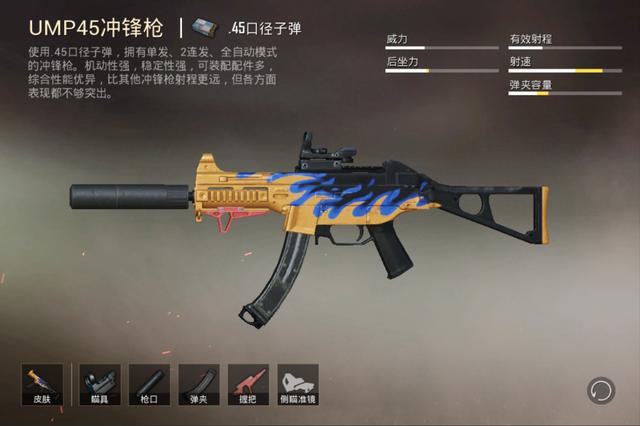The width and height of the screenshot is (640, 426).
Task: Select the sight (瞄具) attachment slot
Action: tap(99, 384)
